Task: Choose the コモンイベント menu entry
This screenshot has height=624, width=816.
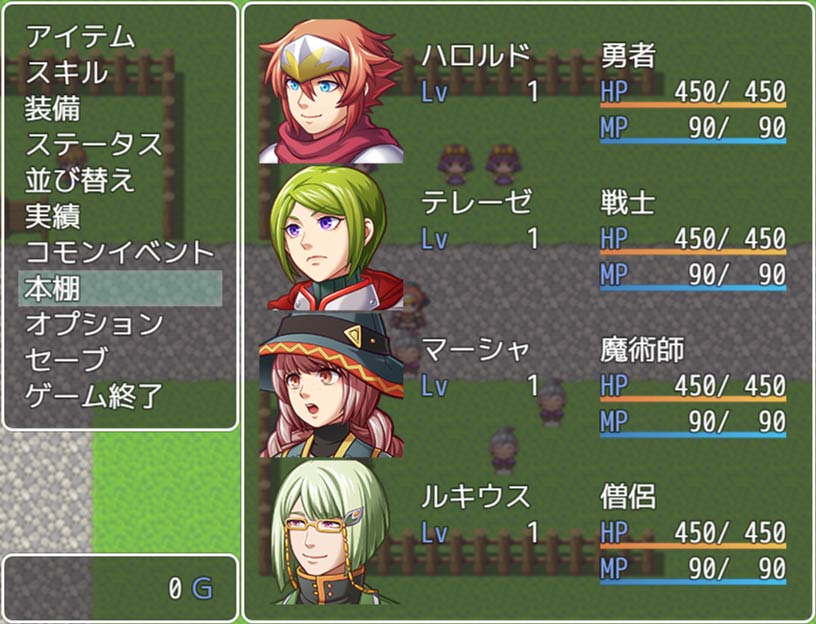Action: click(x=119, y=252)
